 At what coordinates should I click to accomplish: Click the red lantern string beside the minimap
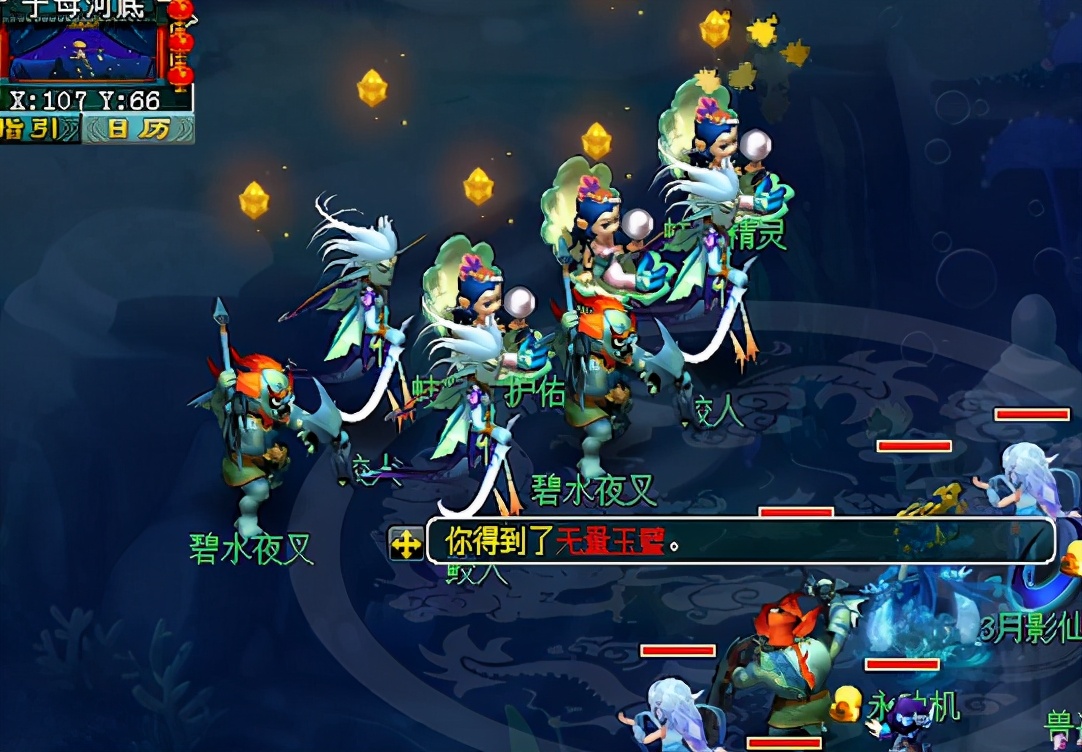(180, 44)
